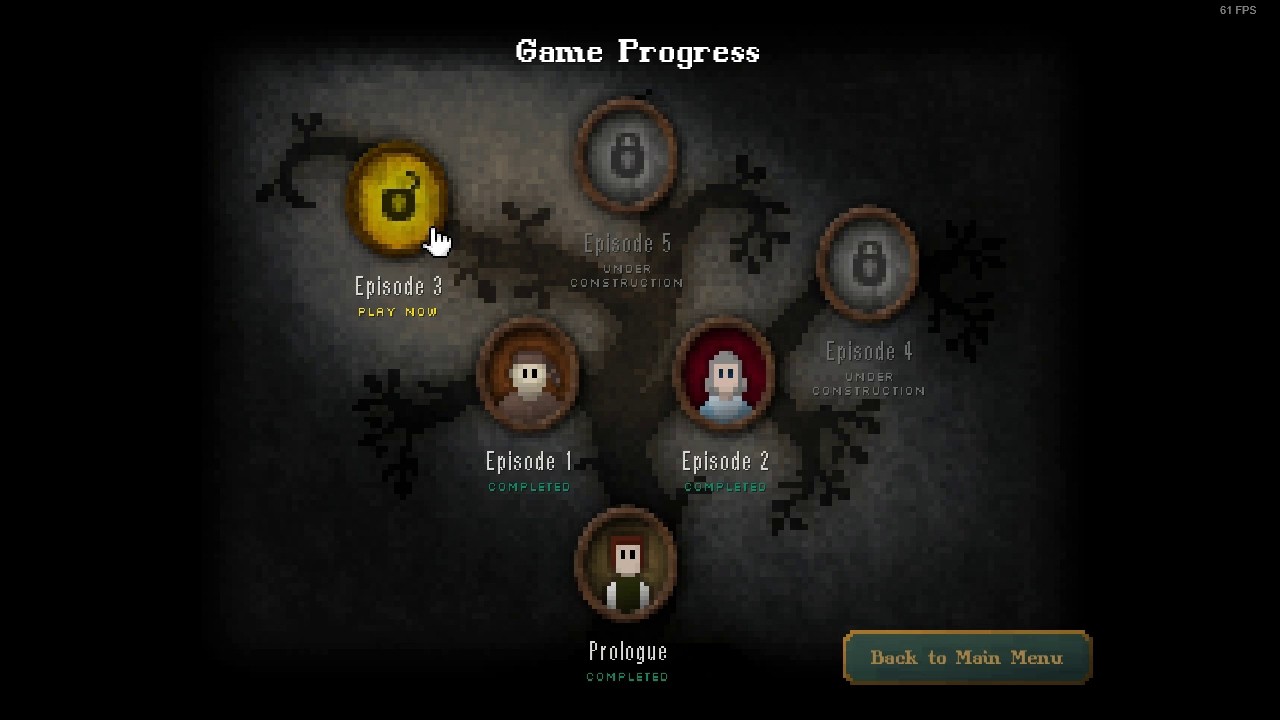Select the Episode 1 portrait
1280x720 pixels.
pos(529,376)
